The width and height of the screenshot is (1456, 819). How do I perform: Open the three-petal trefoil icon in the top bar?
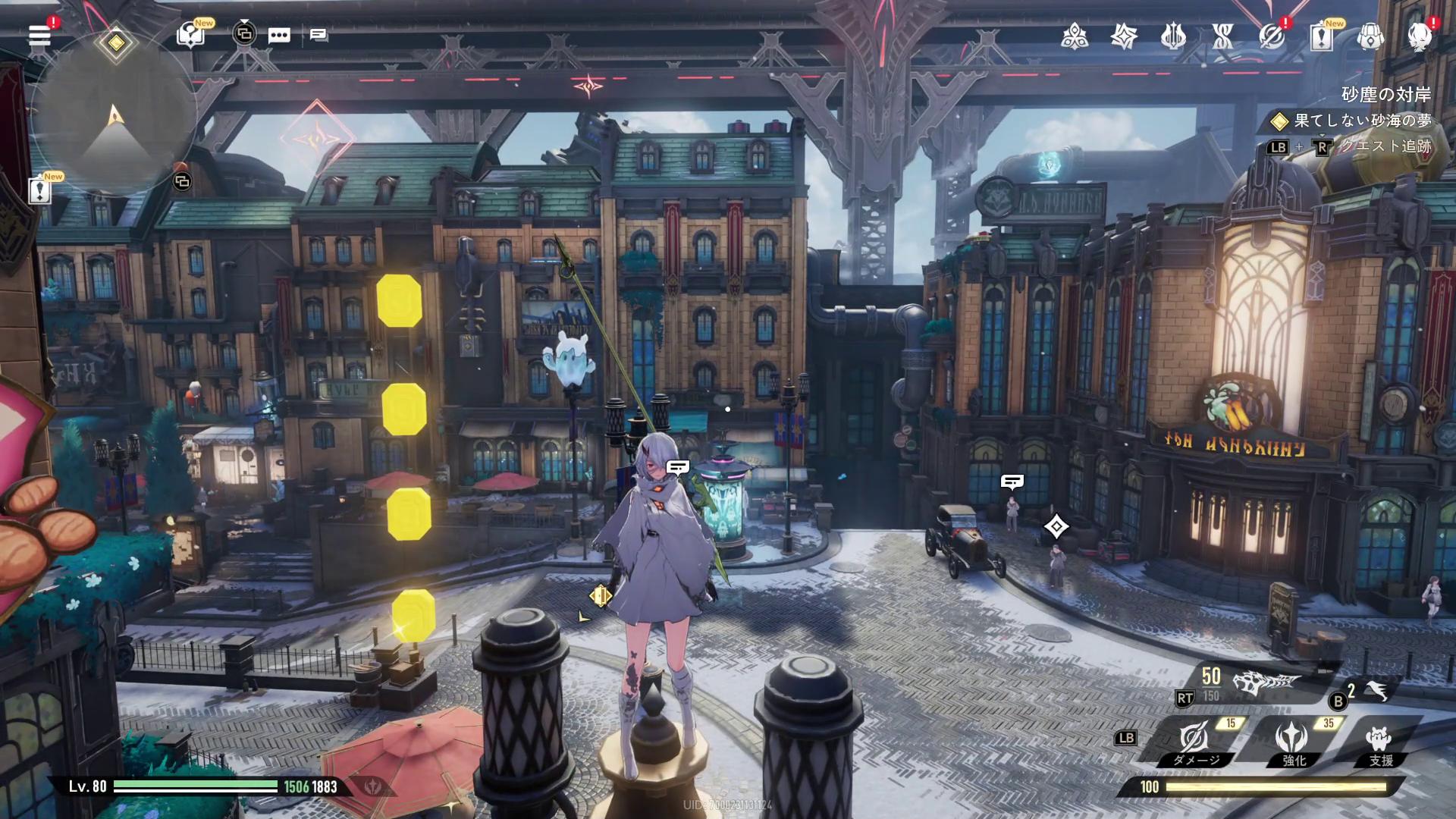[x=1075, y=36]
